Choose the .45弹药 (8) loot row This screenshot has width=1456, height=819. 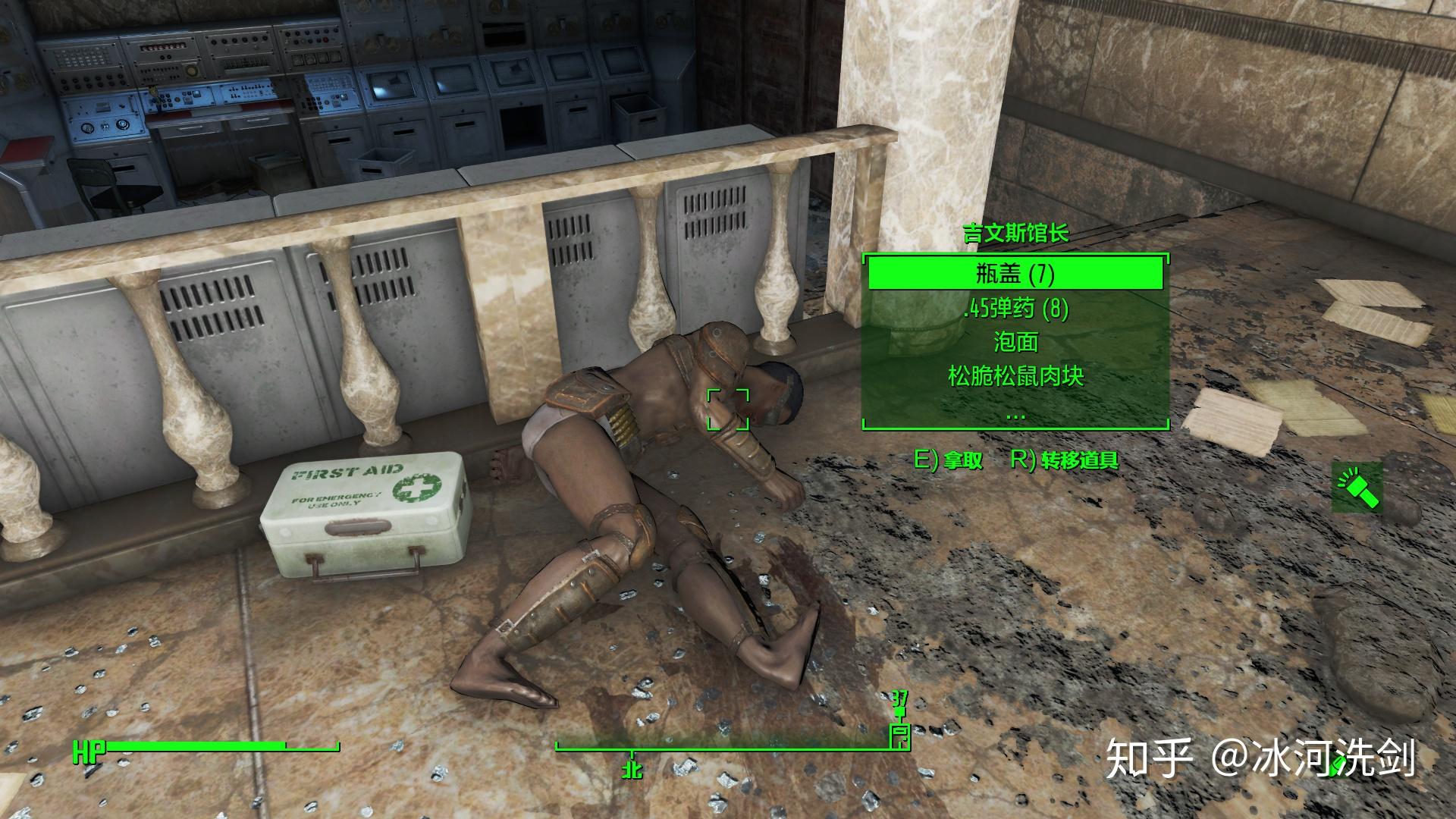[x=1015, y=309]
